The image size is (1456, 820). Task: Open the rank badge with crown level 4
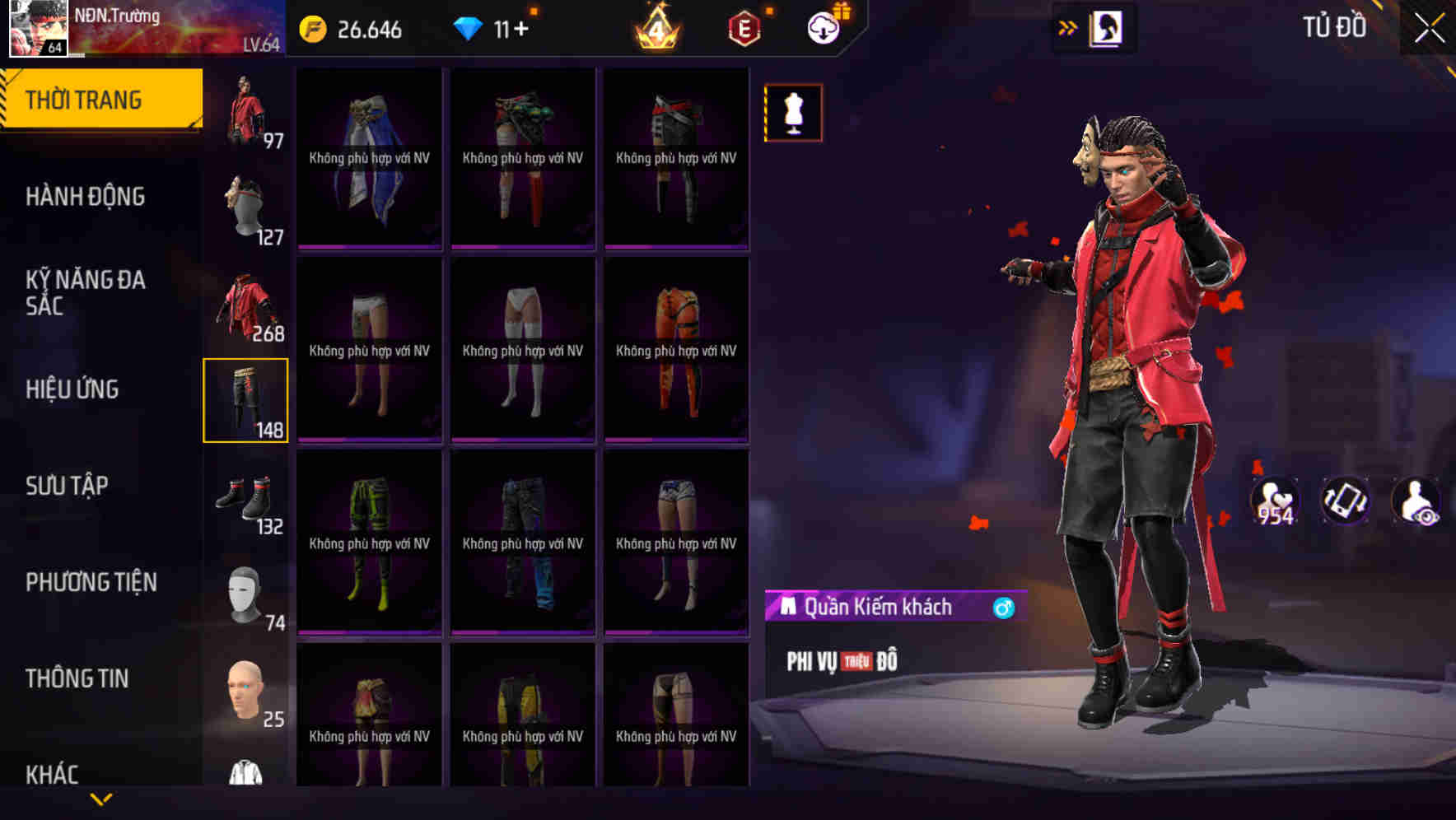point(656,27)
